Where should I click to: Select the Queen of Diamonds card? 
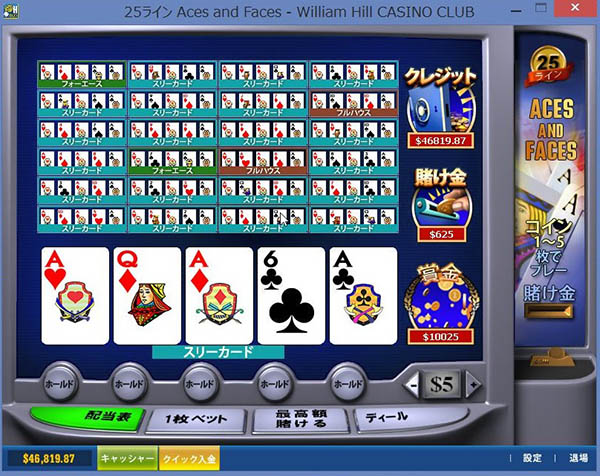click(x=147, y=295)
